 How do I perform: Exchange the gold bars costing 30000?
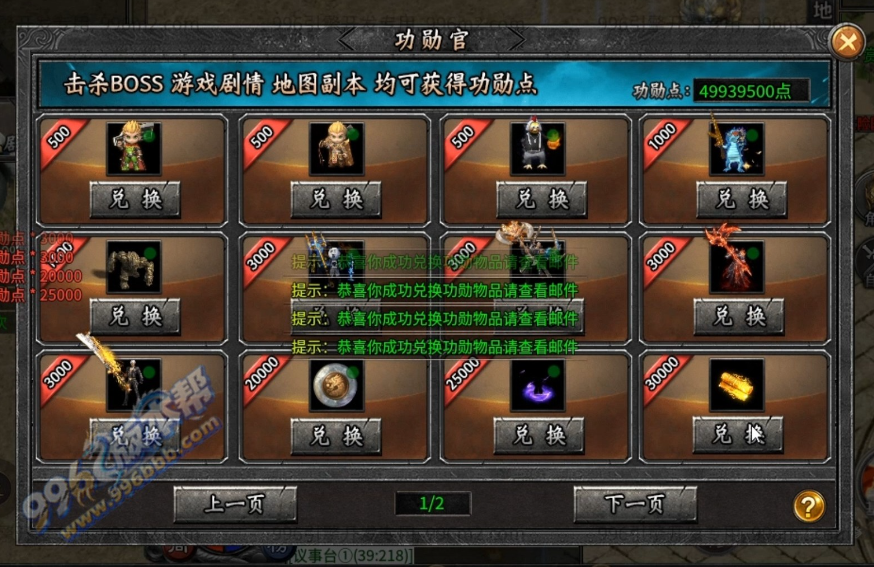(738, 434)
